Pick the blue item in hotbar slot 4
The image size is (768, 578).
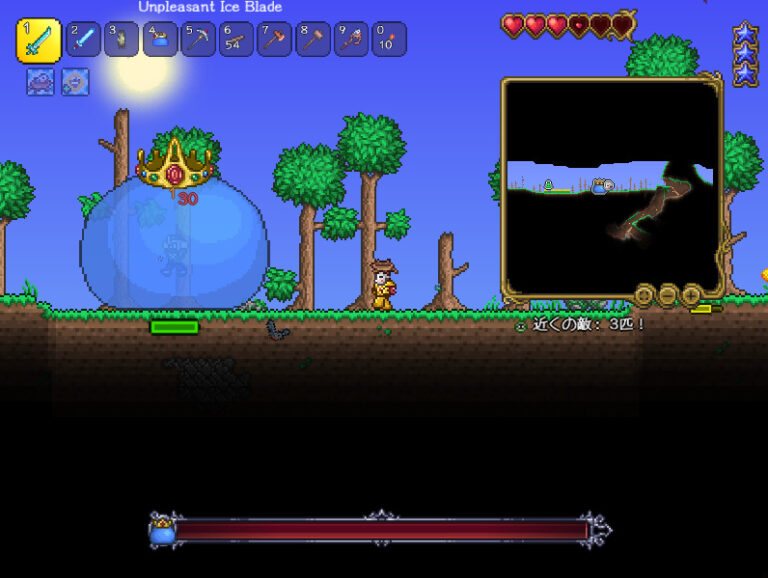coord(160,40)
